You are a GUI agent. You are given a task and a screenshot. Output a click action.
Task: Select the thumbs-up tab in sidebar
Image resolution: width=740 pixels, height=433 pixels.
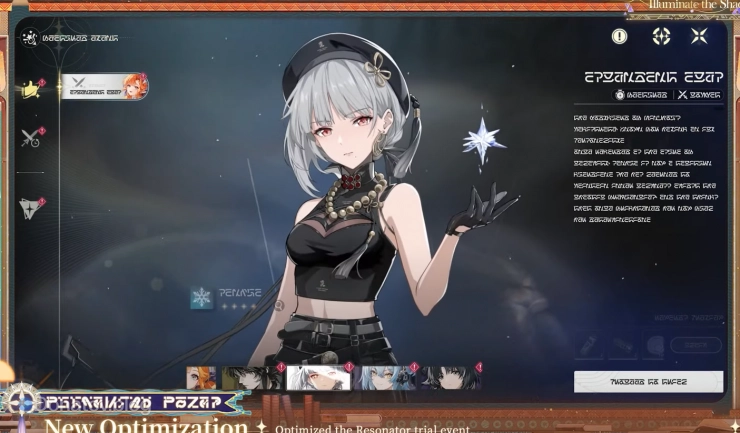(30, 90)
